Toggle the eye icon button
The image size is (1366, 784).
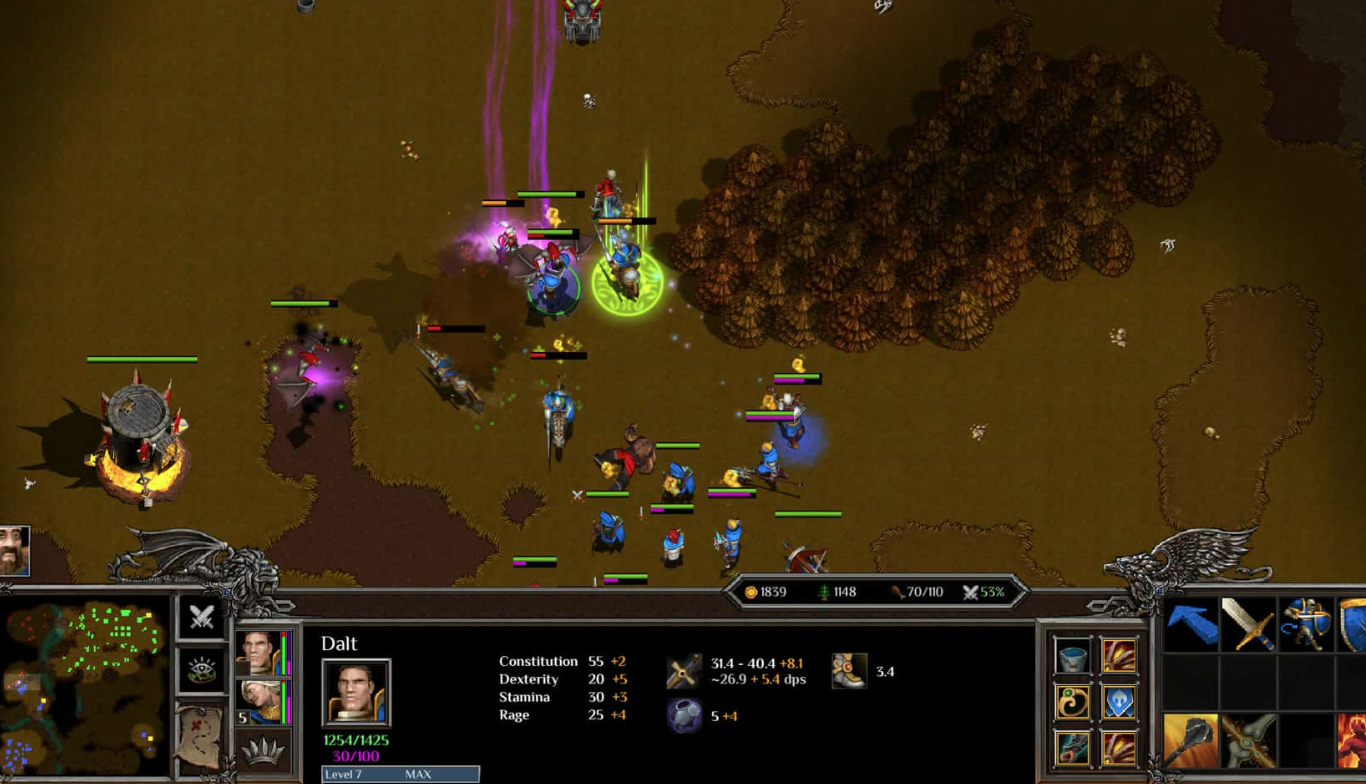(x=201, y=670)
